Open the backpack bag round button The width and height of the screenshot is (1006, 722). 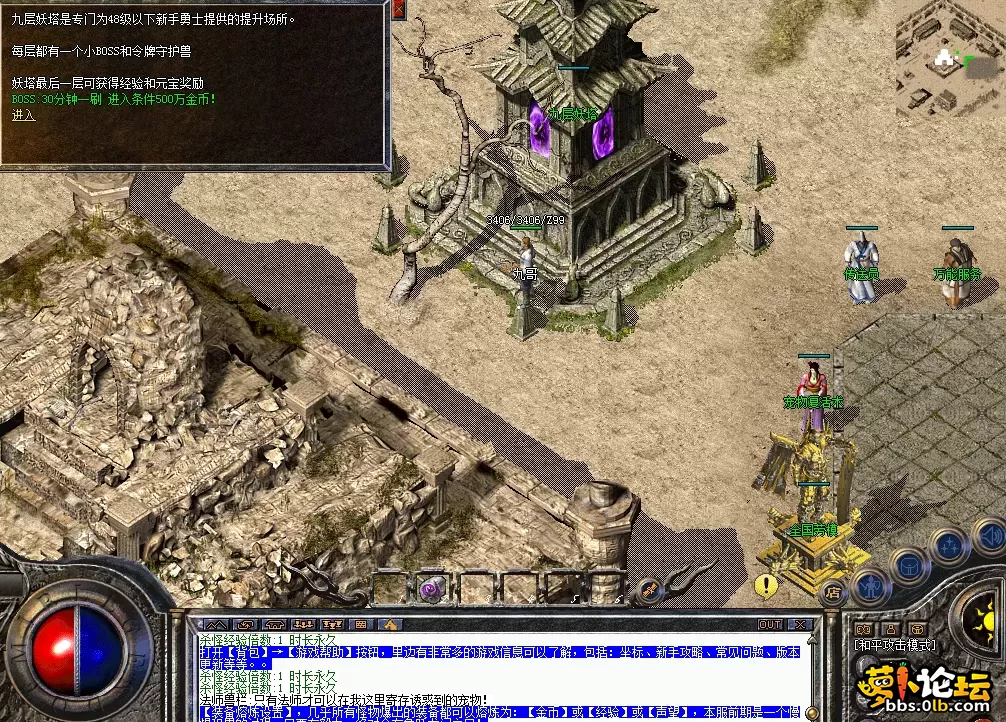pyautogui.click(x=910, y=566)
